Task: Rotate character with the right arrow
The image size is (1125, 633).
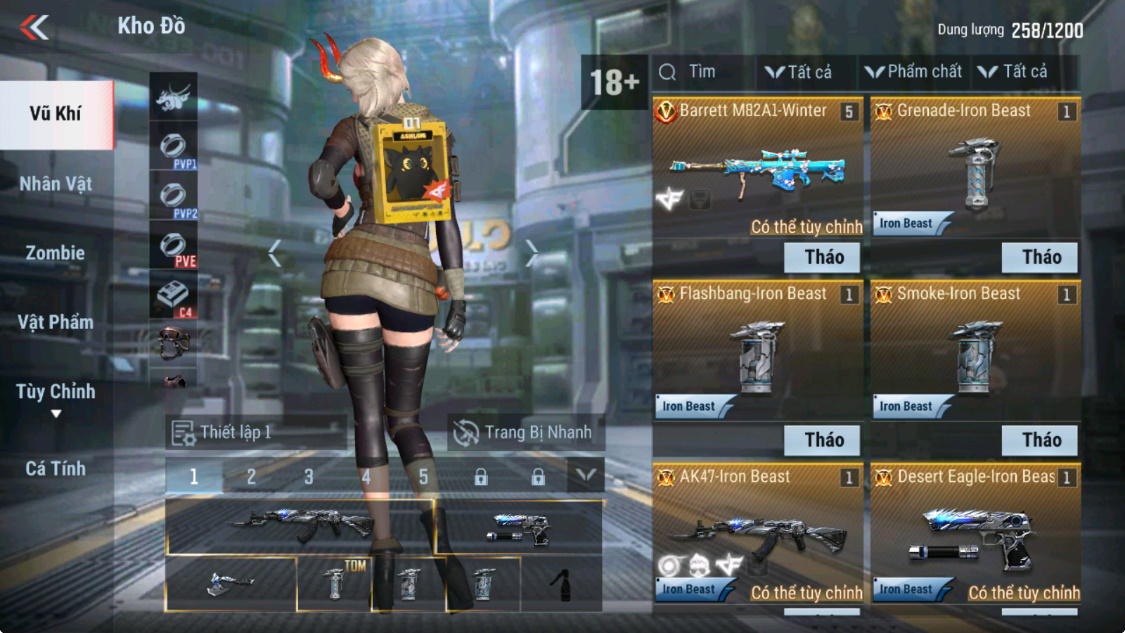Action: tap(532, 255)
